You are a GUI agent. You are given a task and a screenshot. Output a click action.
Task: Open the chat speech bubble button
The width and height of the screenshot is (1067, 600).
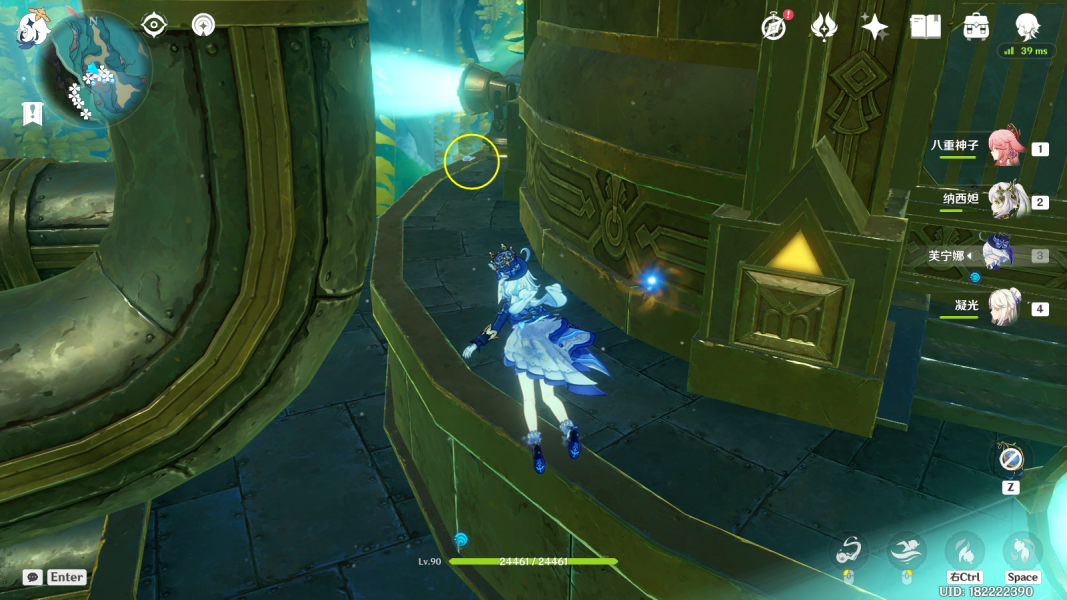click(32, 577)
